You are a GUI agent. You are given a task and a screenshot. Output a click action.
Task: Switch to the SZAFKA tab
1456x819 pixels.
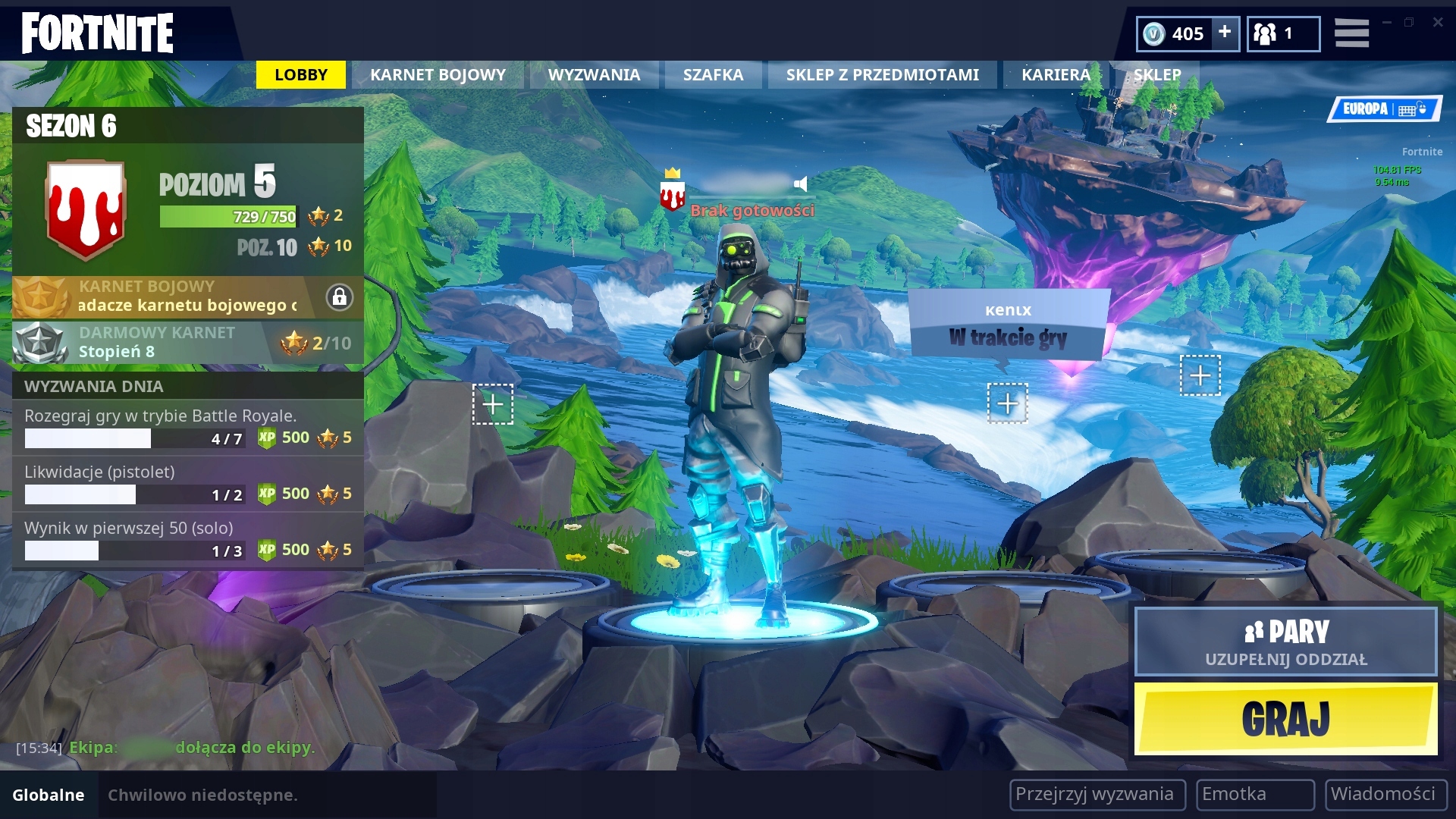click(x=712, y=74)
